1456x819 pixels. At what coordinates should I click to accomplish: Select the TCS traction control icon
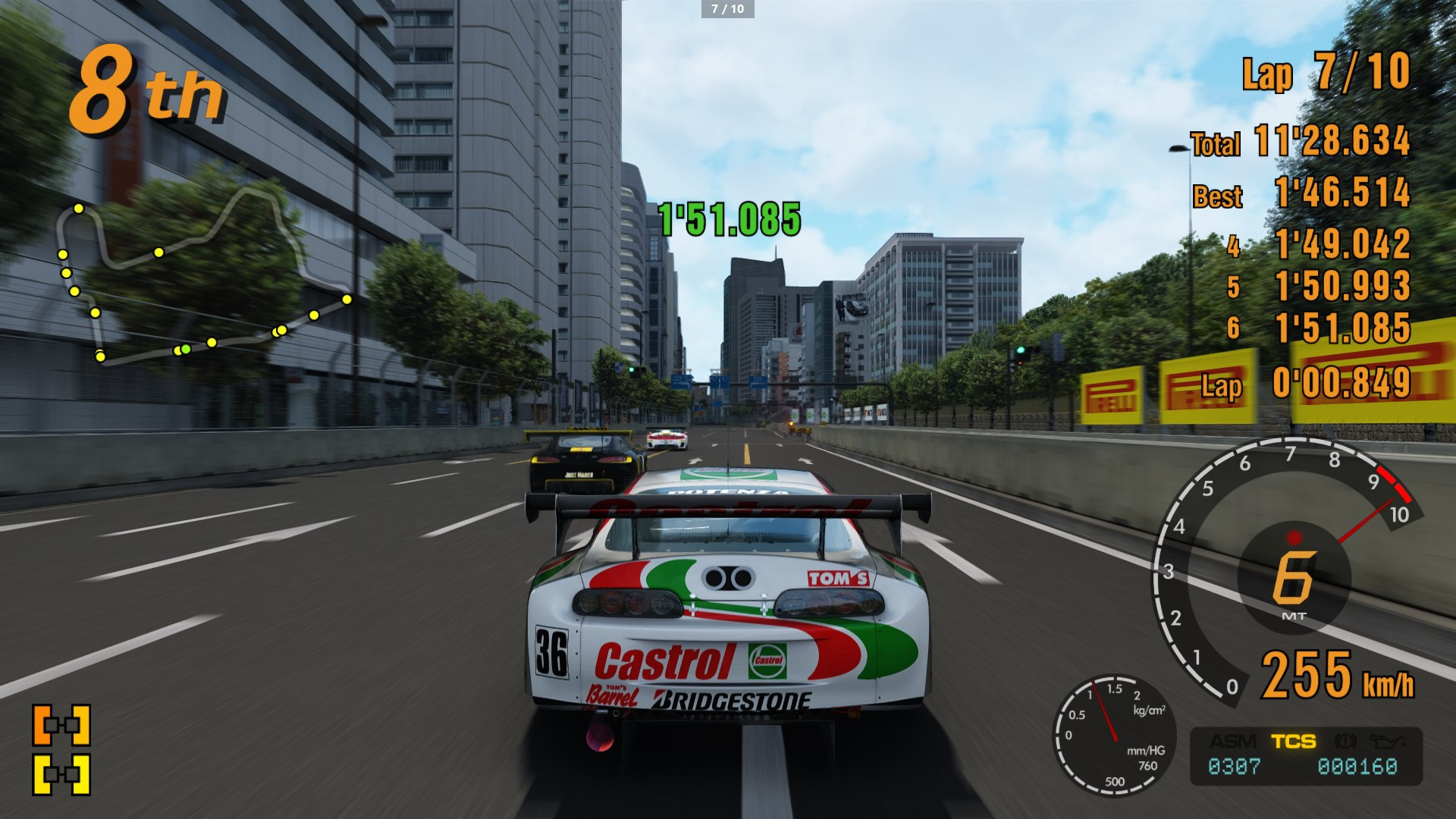tap(1294, 741)
